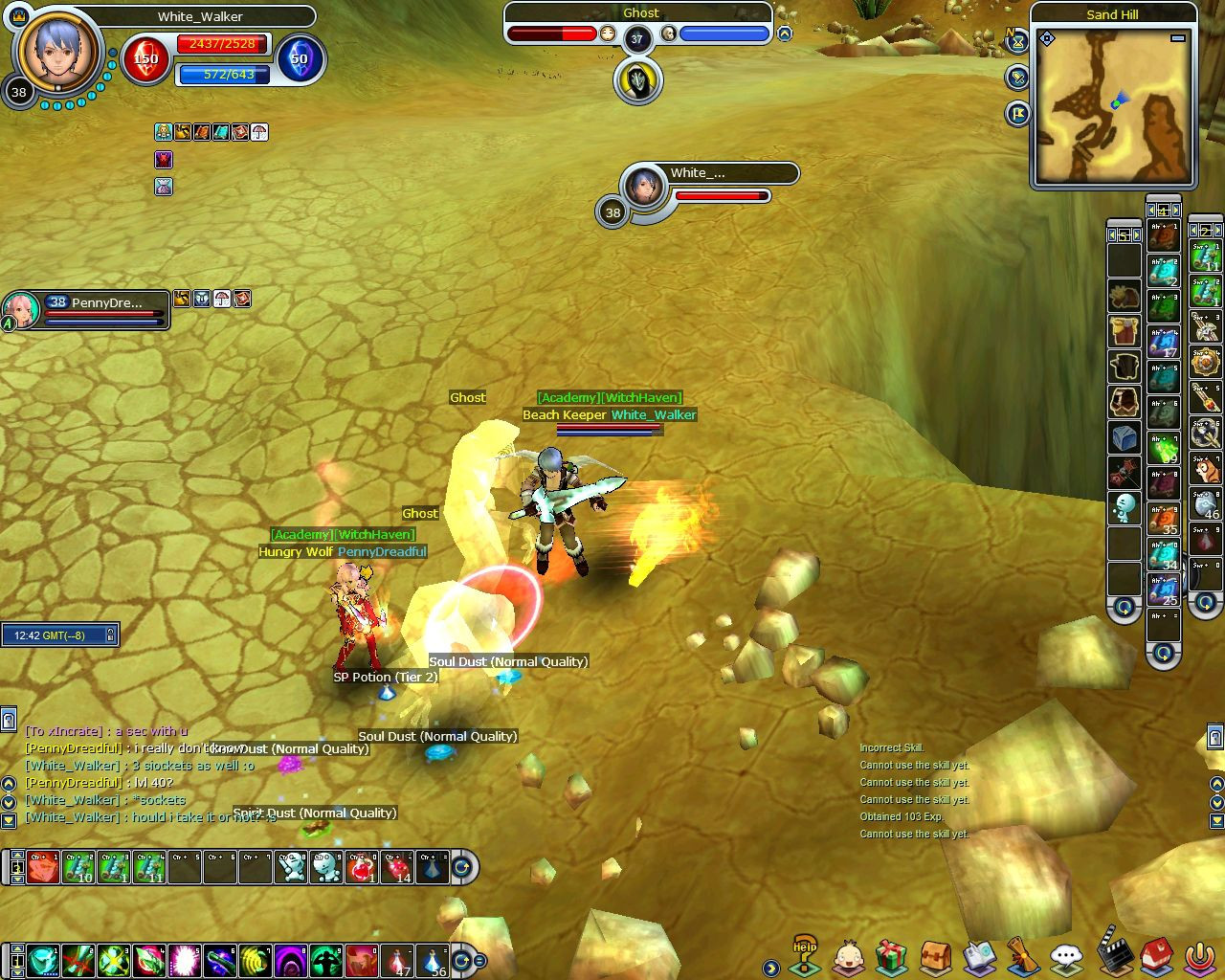Click the red power button icon
The height and width of the screenshot is (980, 1225).
coord(1200,956)
